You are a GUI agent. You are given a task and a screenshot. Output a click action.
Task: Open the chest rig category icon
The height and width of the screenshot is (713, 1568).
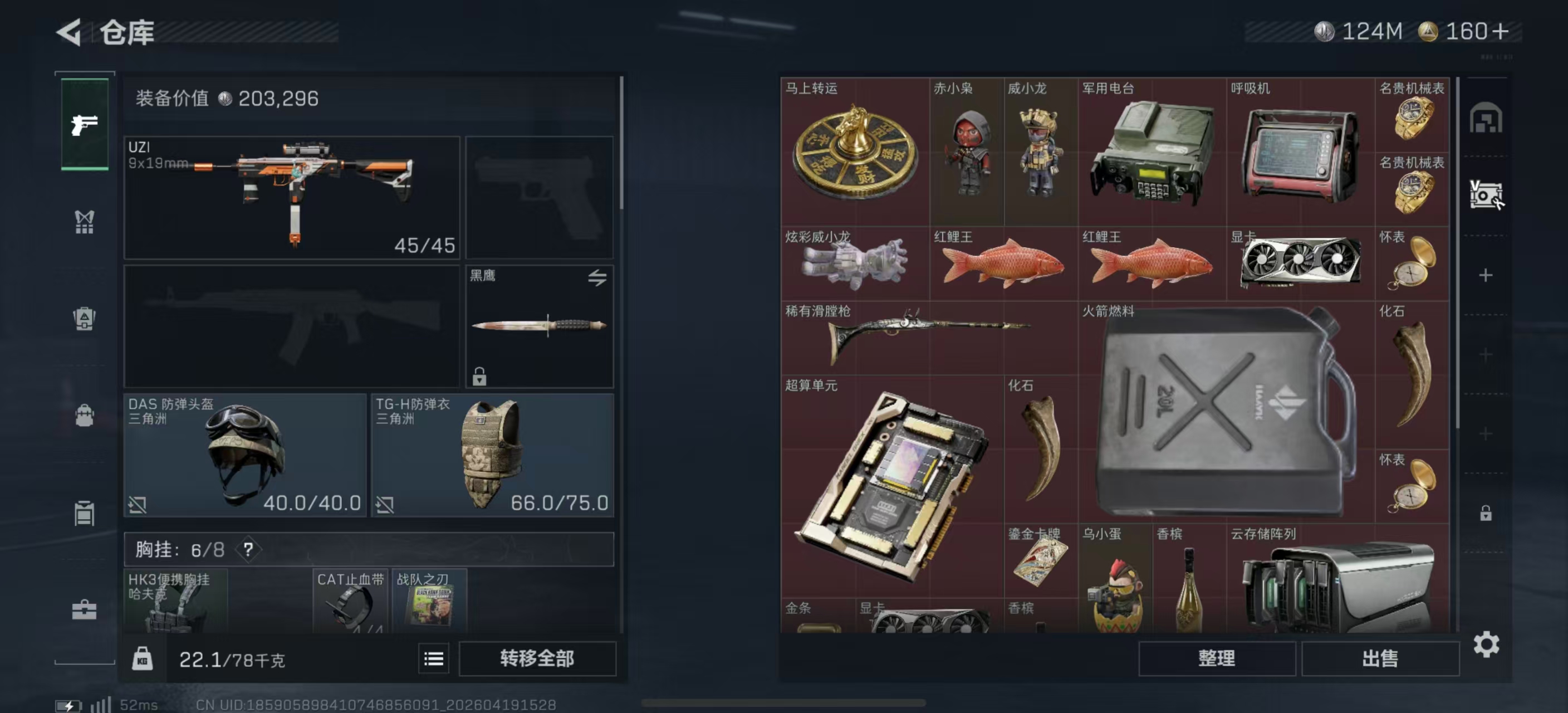click(84, 222)
